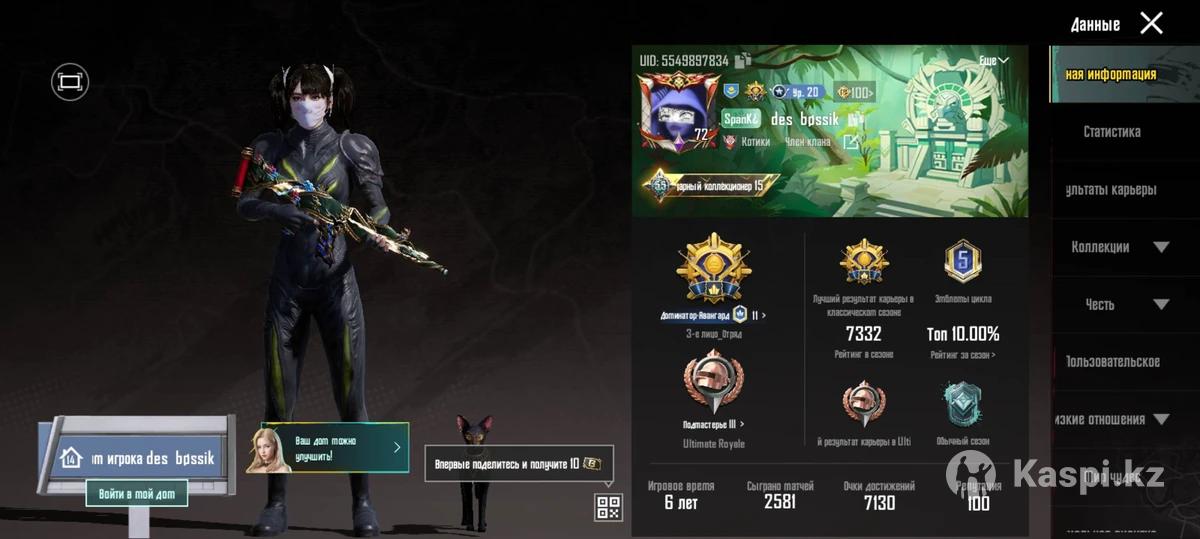This screenshot has width=1200, height=539.
Task: Click the edit profile icon beside clan role
Action: [x=850, y=142]
